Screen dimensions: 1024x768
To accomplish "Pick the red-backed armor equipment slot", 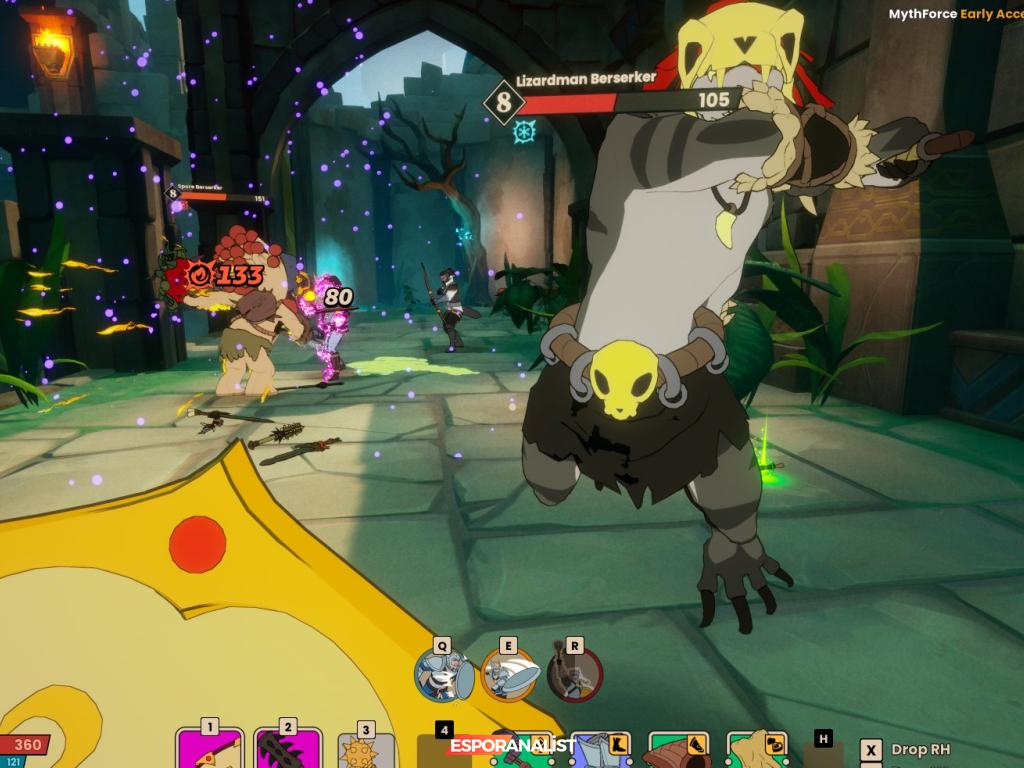I will (680, 750).
